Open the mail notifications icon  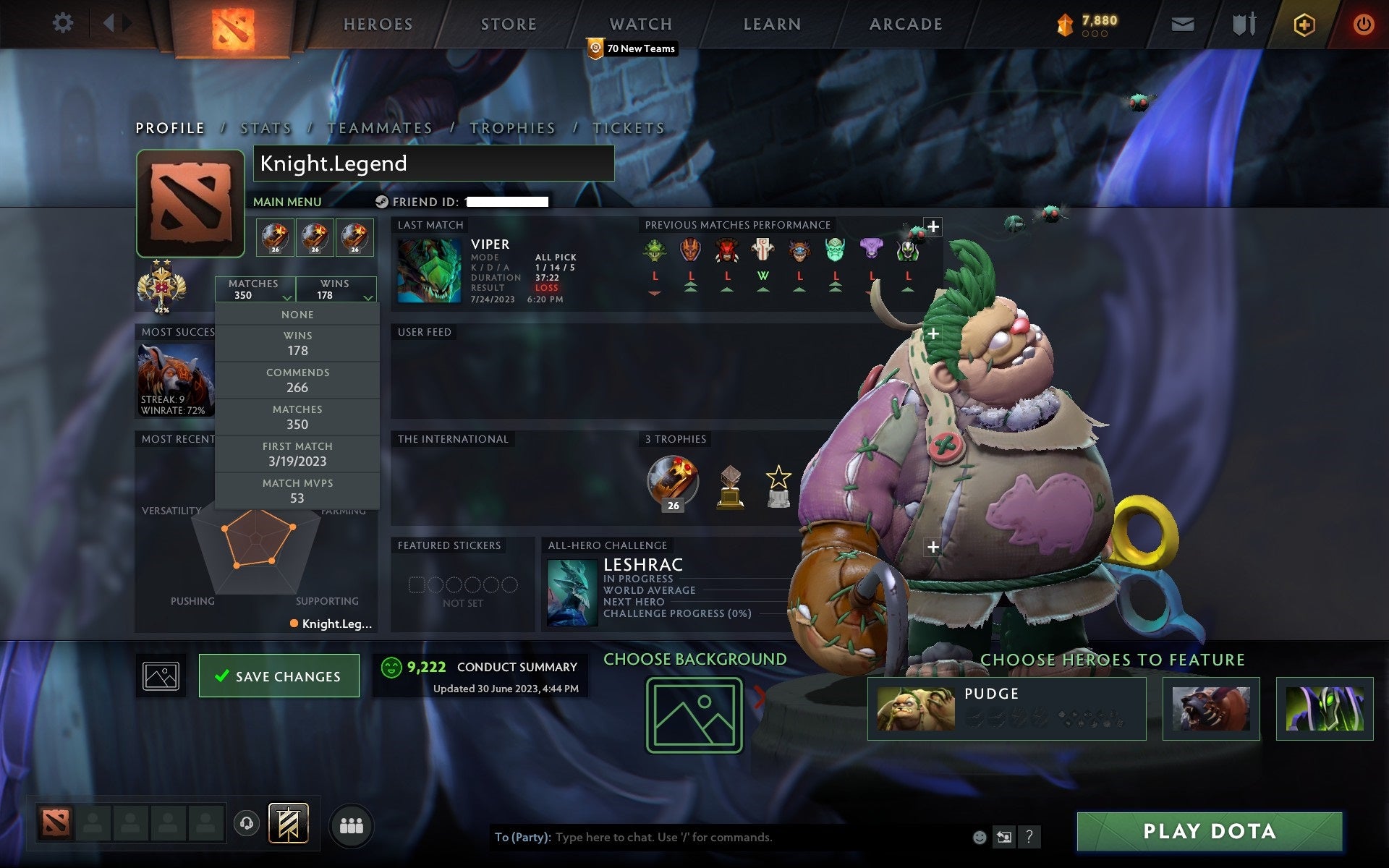click(1182, 23)
